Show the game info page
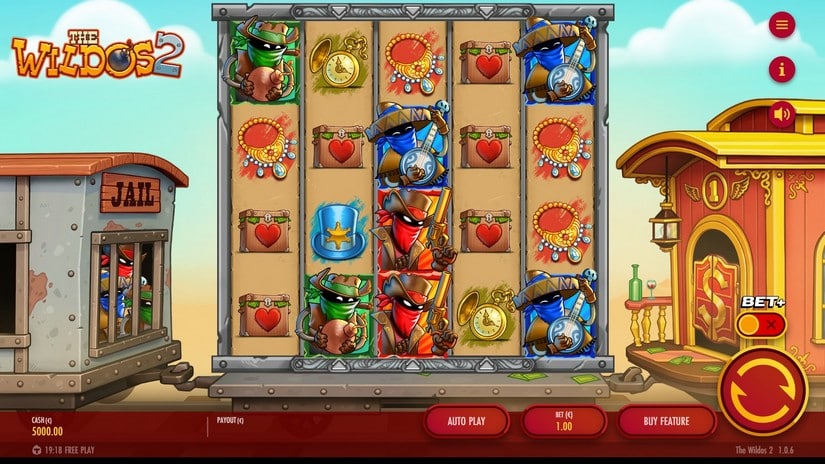Viewport: 825px width, 464px height. click(782, 69)
